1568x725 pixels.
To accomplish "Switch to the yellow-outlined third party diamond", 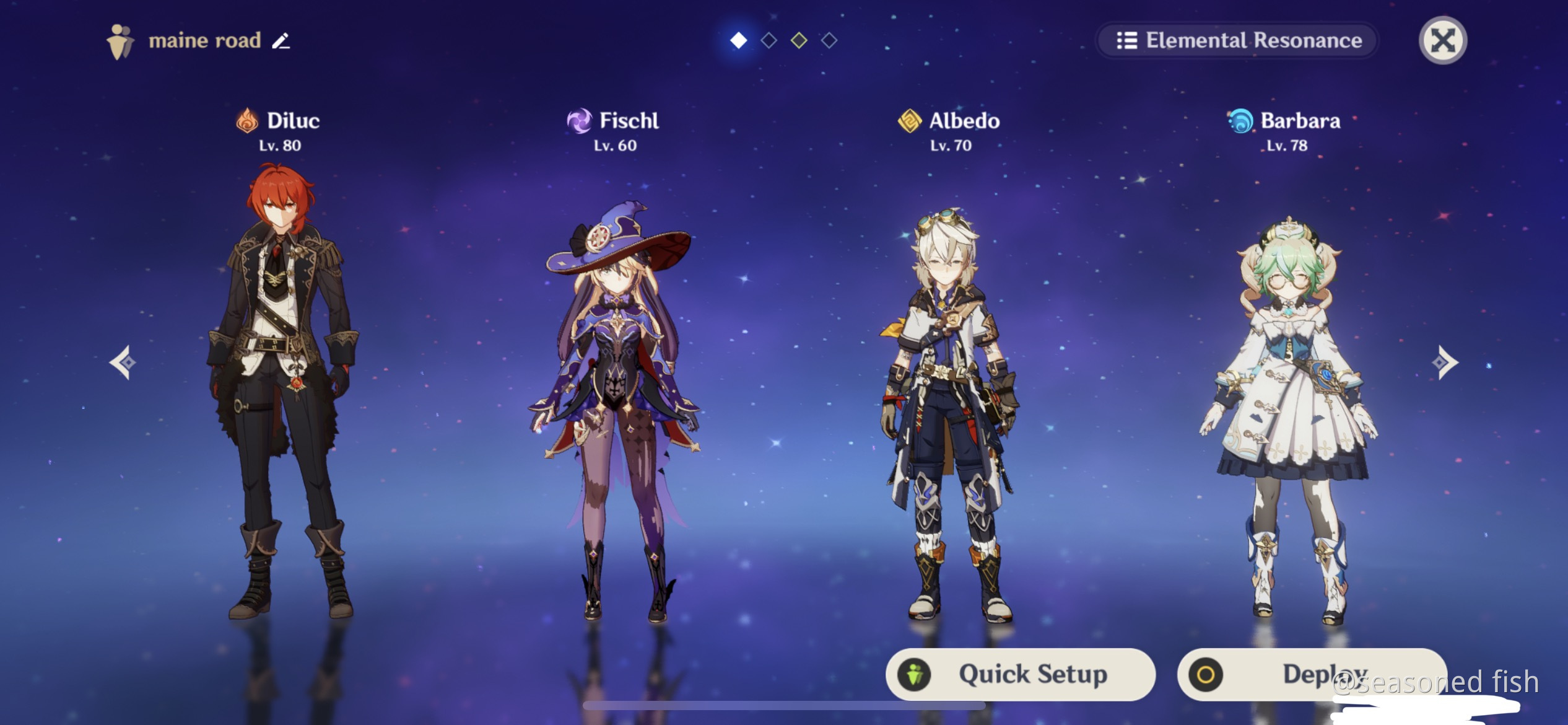I will 799,41.
